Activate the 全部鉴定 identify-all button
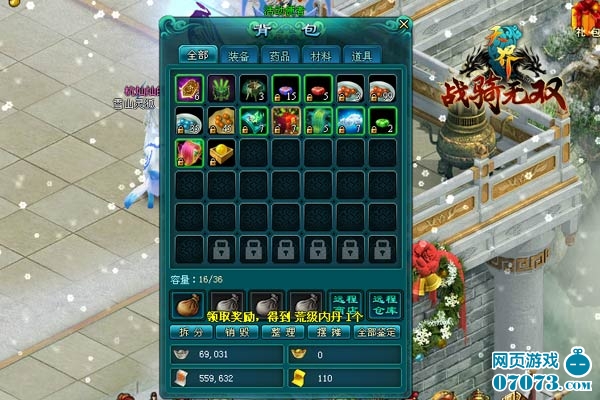This screenshot has width=600, height=400. [x=376, y=331]
